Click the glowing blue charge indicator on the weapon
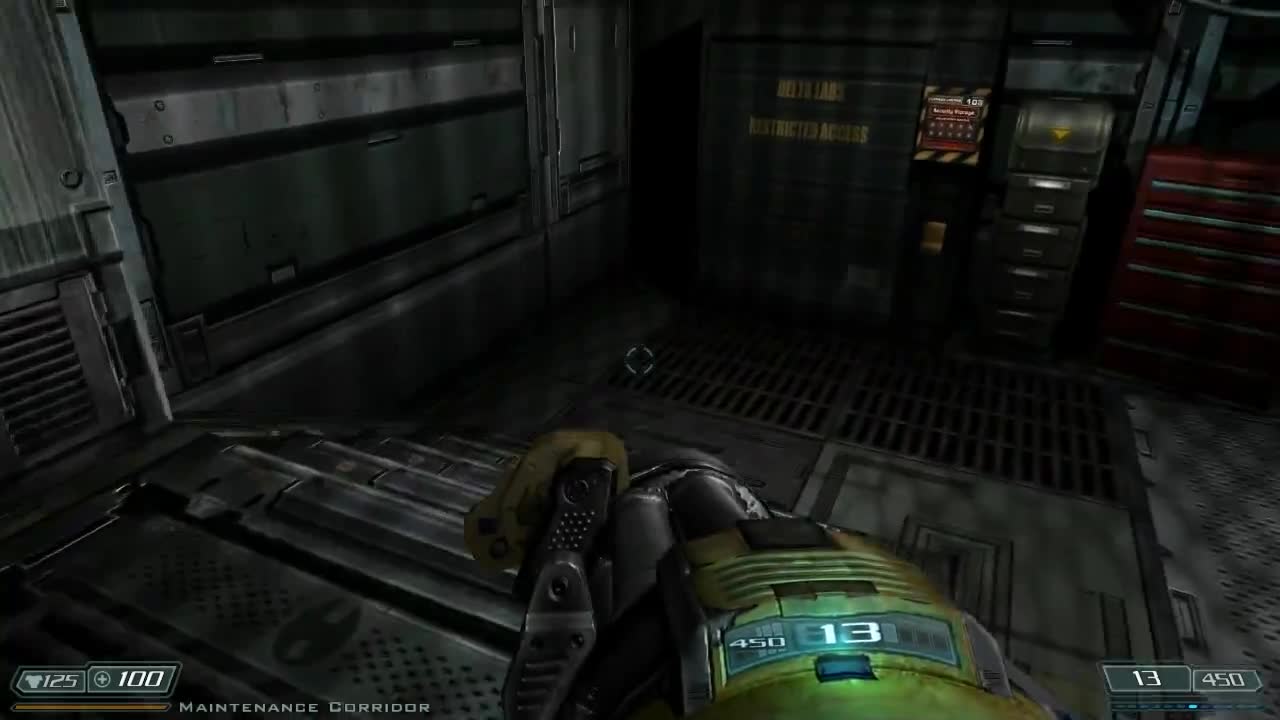Screen dimensions: 1280x720 (x=842, y=666)
